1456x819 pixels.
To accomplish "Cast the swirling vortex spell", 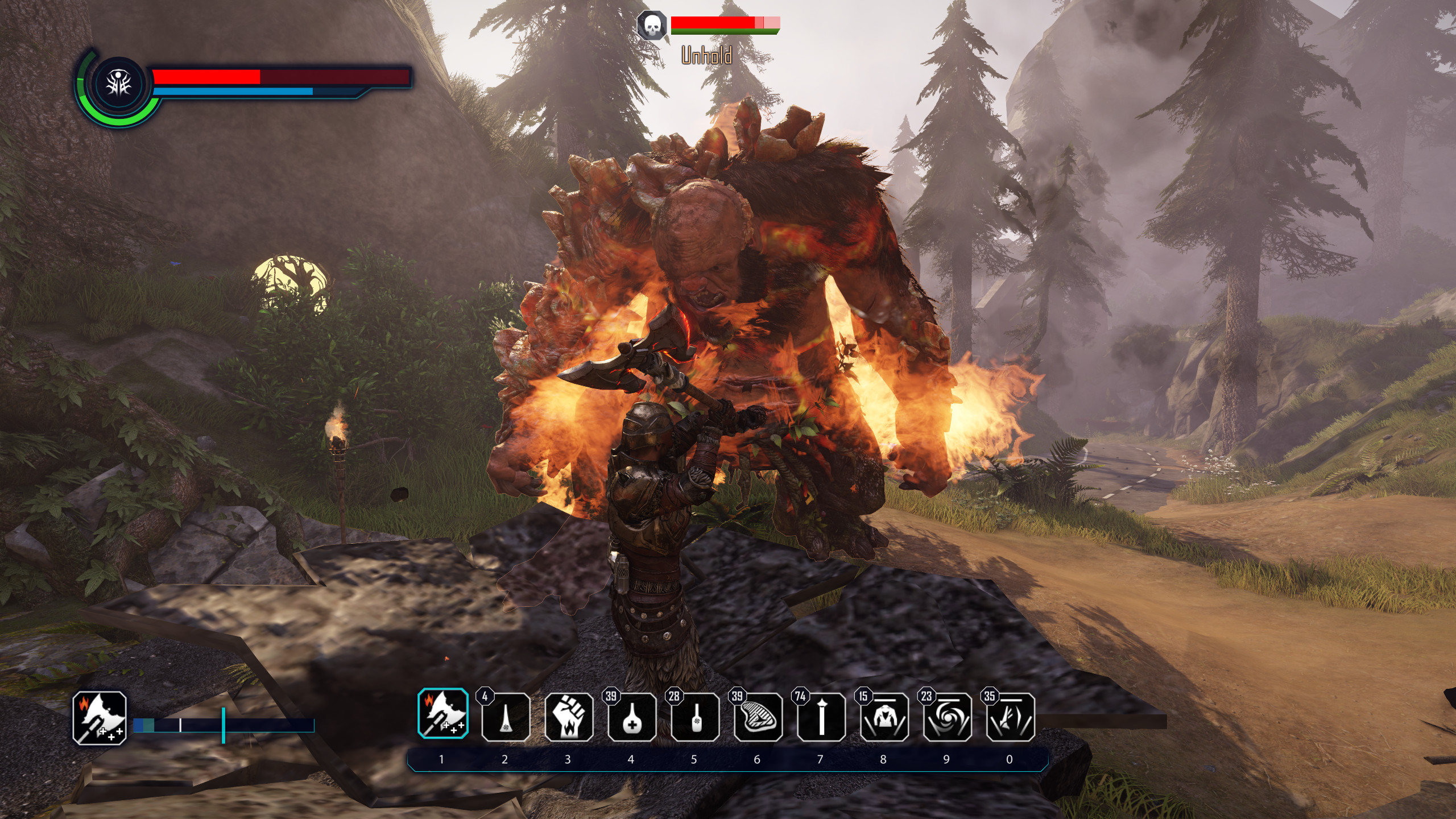I will pyautogui.click(x=947, y=717).
